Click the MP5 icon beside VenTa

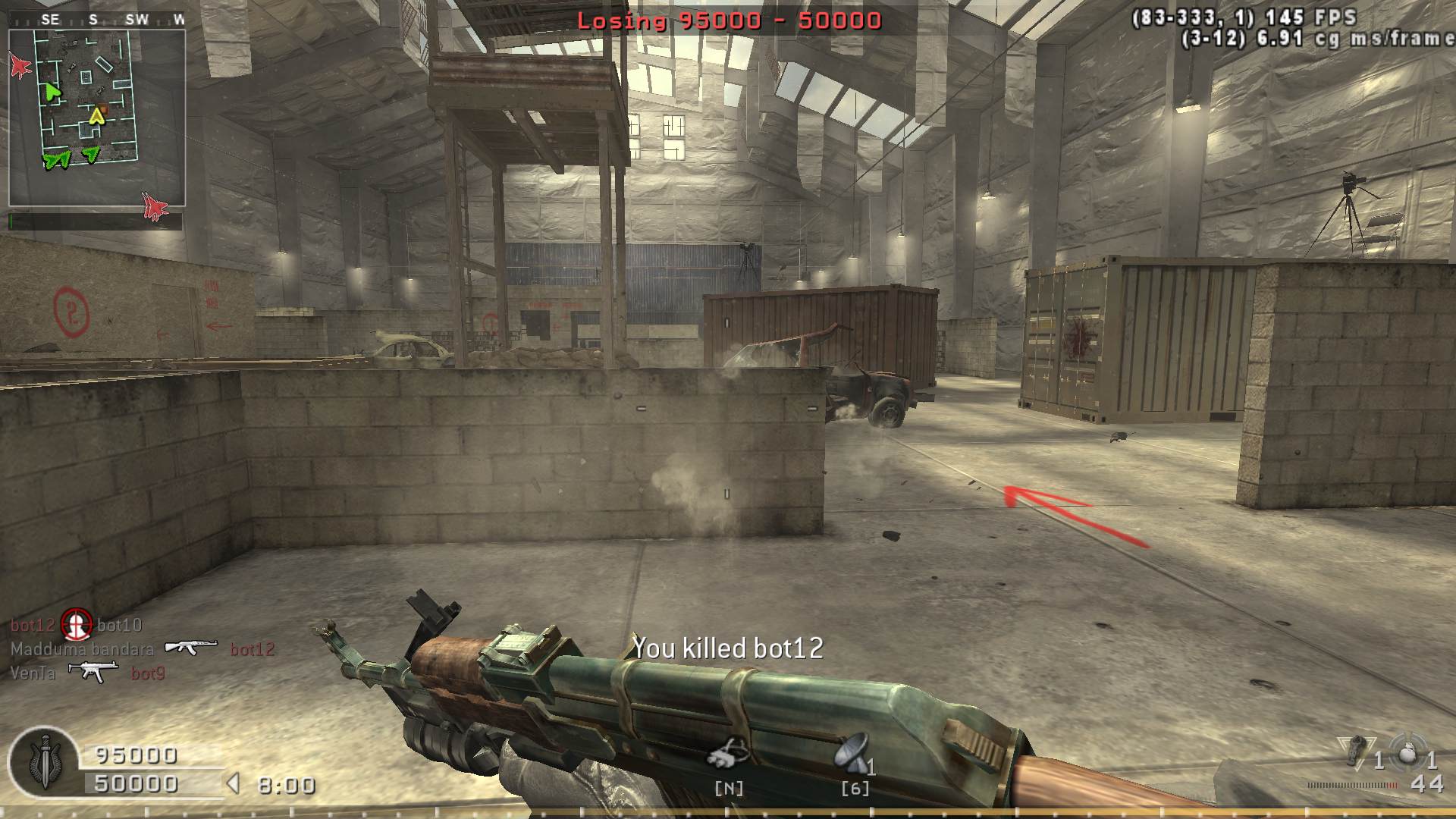point(93,671)
